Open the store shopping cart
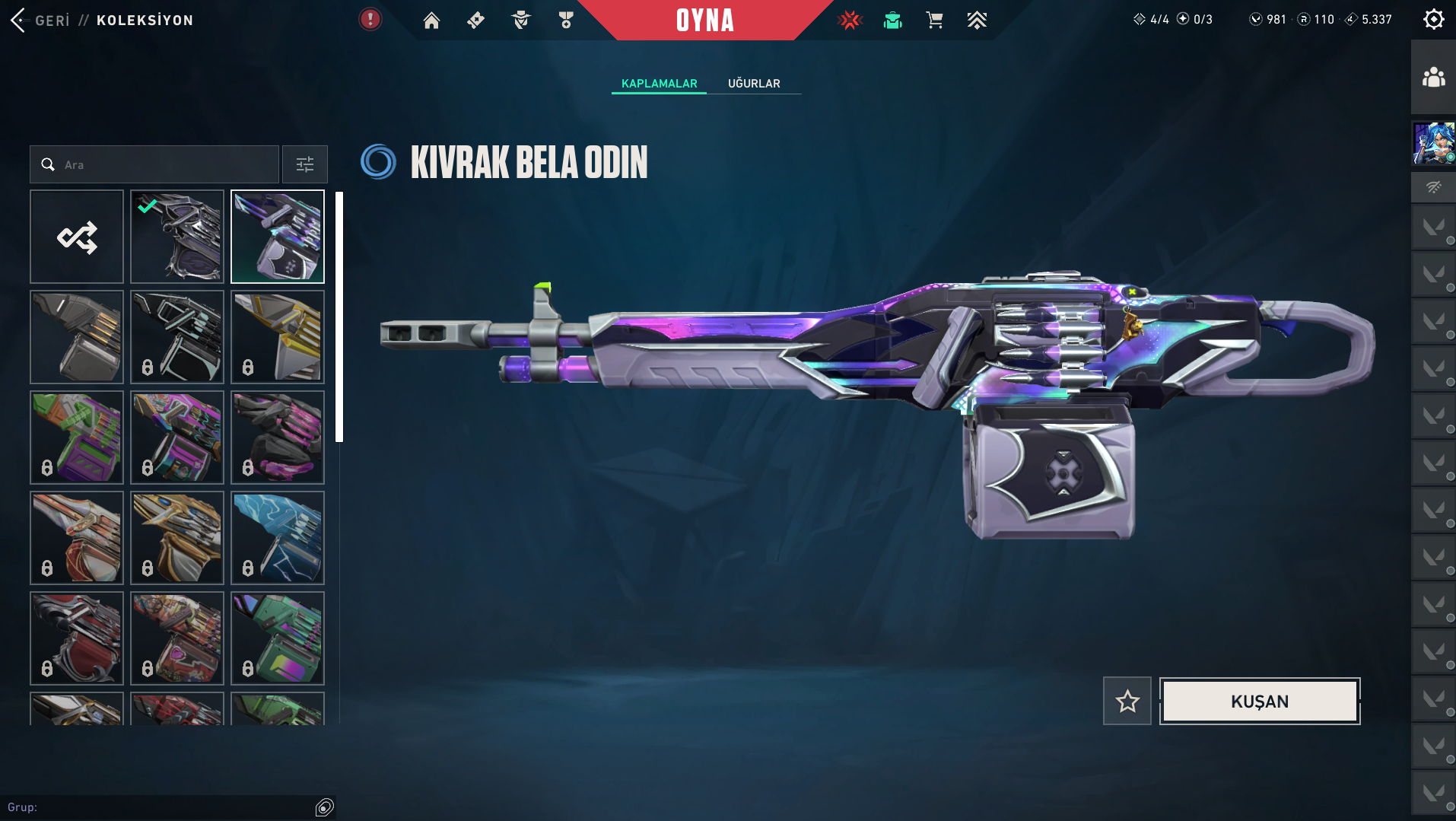 934,21
